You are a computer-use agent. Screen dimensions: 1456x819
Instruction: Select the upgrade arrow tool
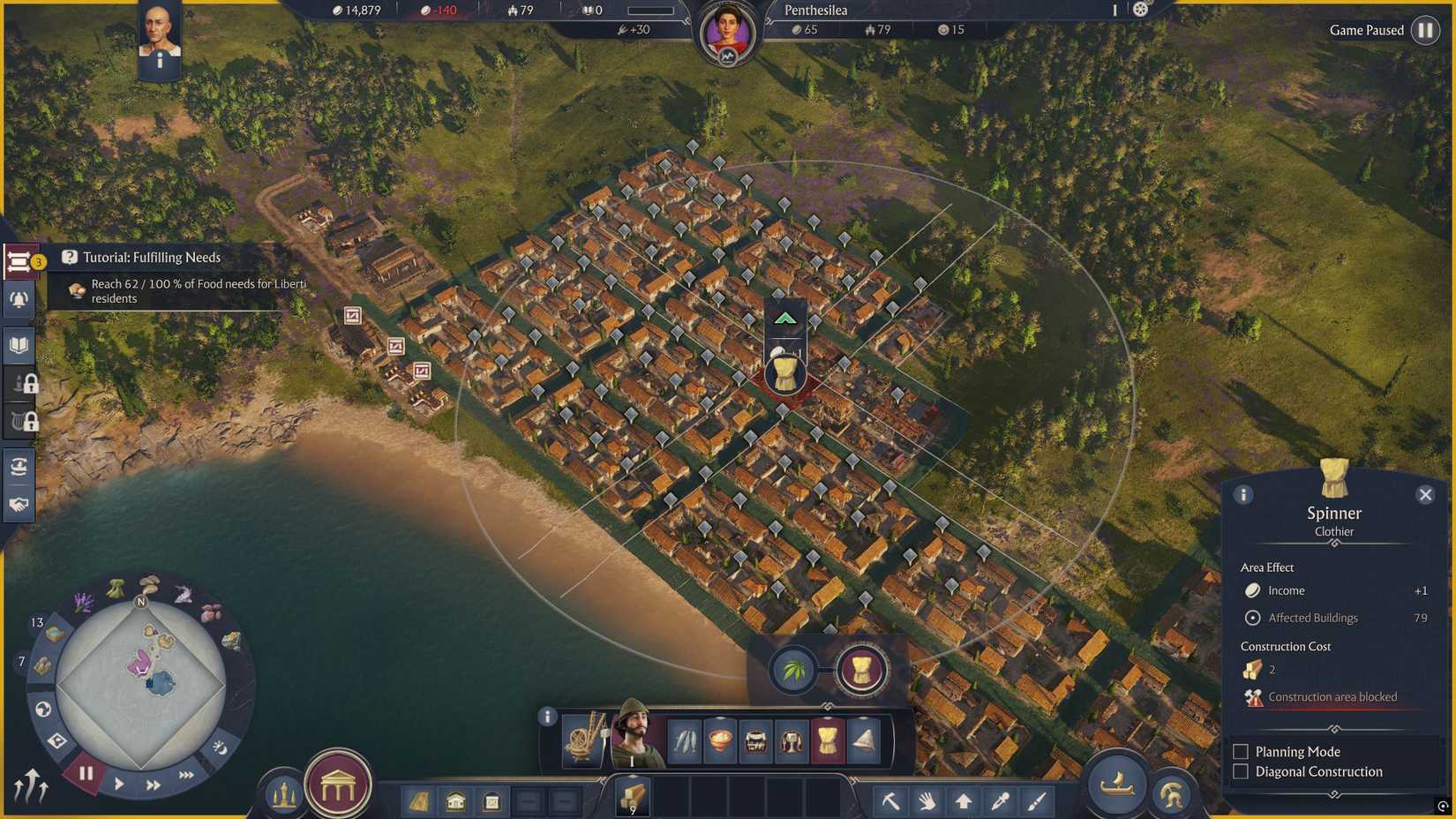point(964,799)
